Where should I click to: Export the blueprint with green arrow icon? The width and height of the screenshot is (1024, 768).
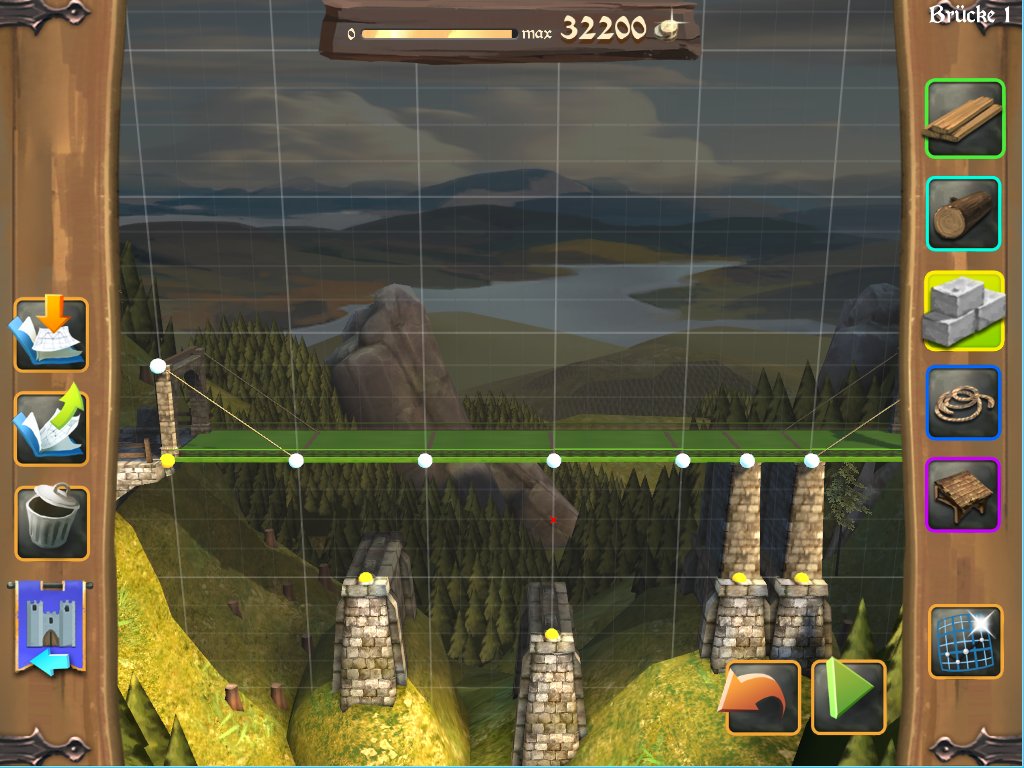50,428
